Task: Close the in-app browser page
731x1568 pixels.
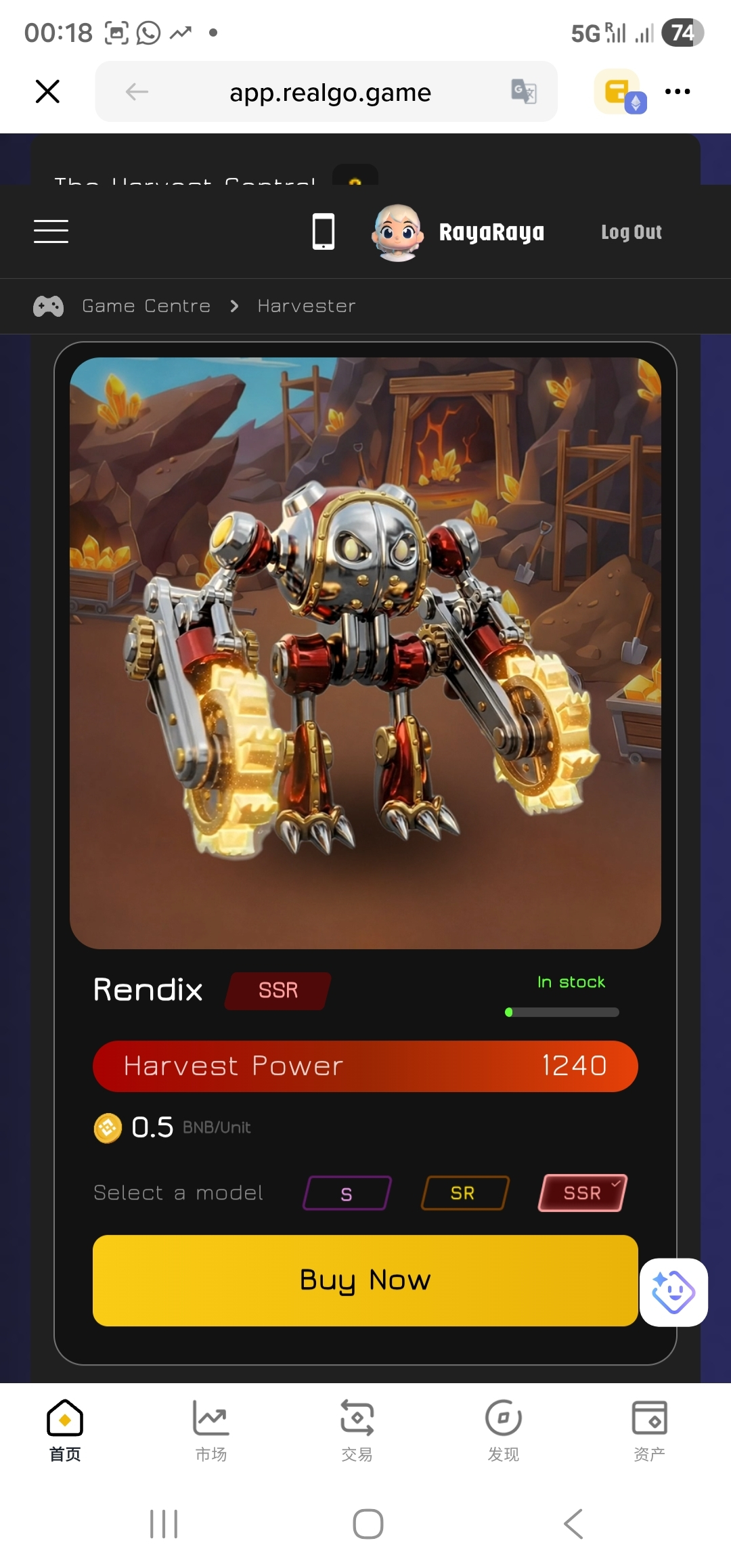Action: click(47, 91)
